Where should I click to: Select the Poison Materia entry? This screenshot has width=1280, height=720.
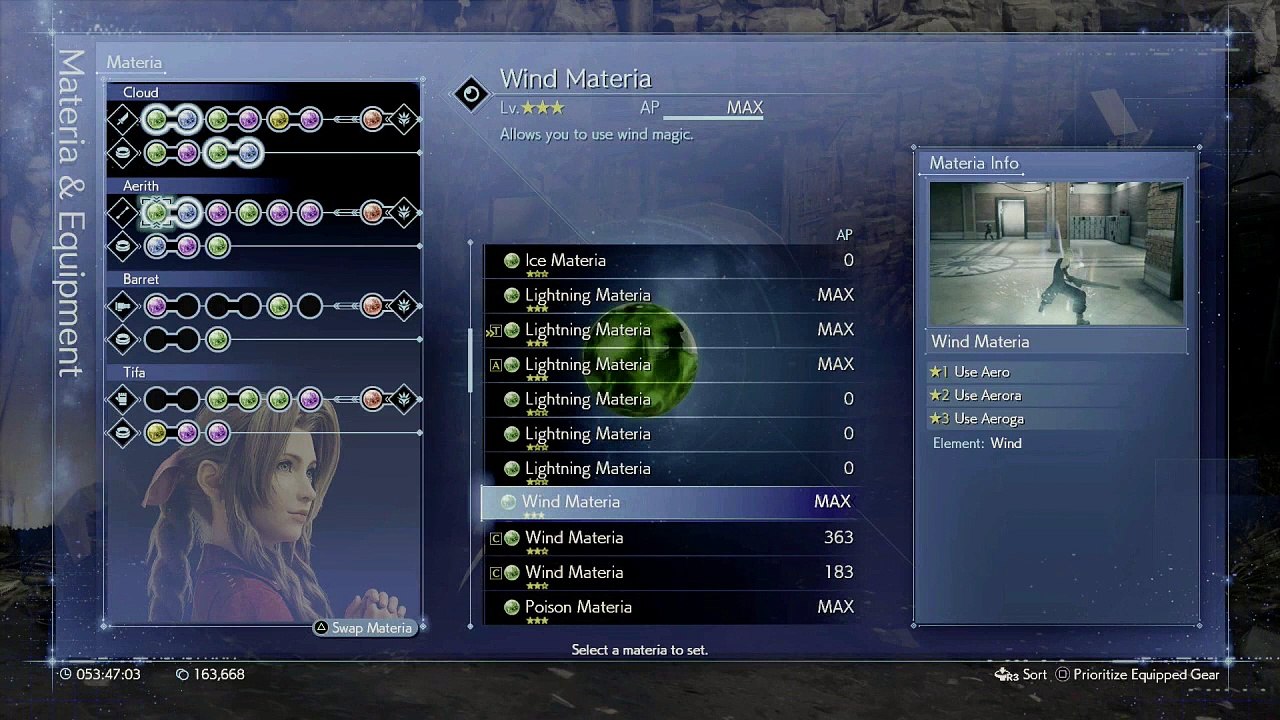point(668,607)
